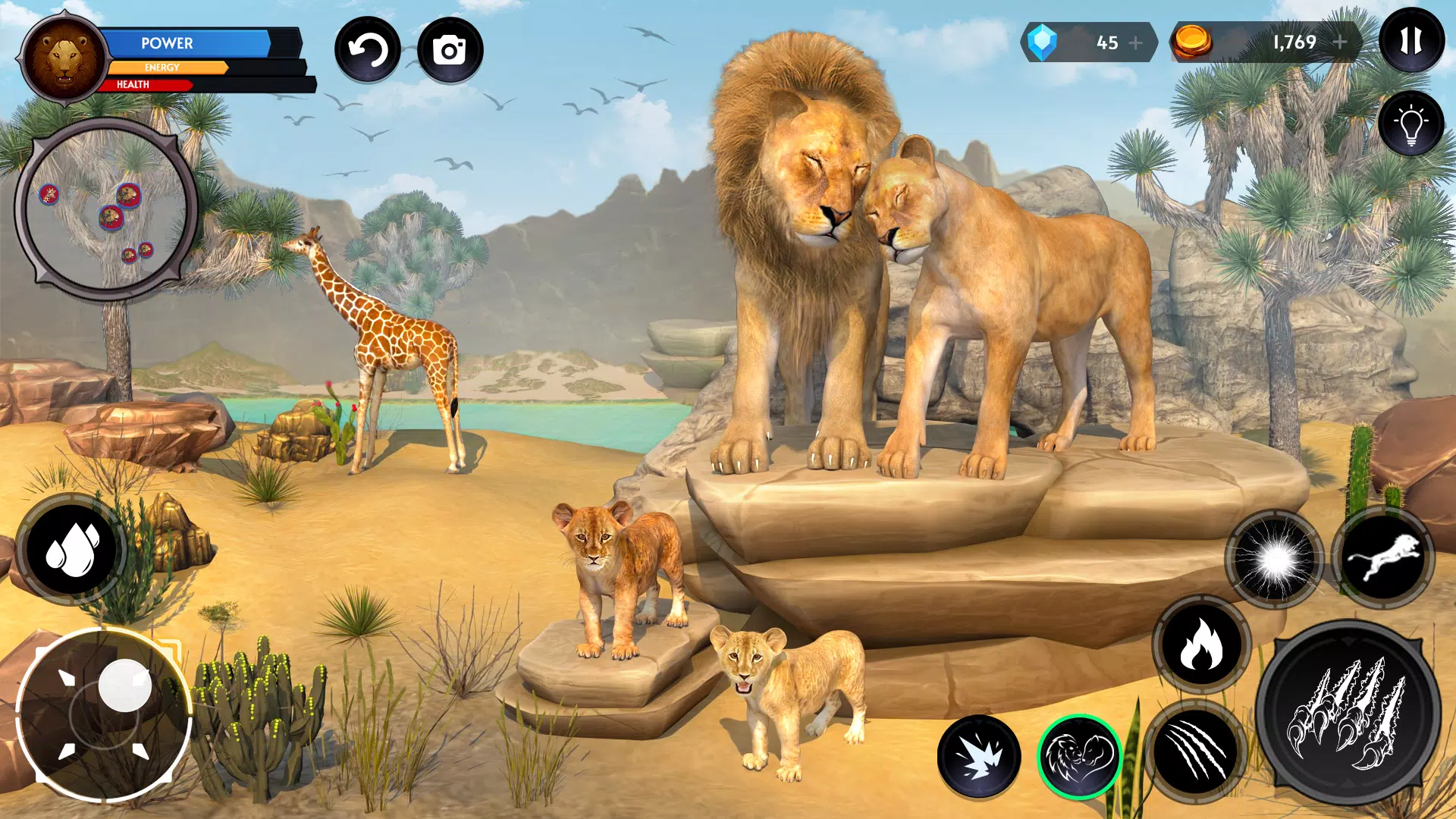Trigger the fire flame ability
1456x819 pixels.
click(x=1201, y=644)
